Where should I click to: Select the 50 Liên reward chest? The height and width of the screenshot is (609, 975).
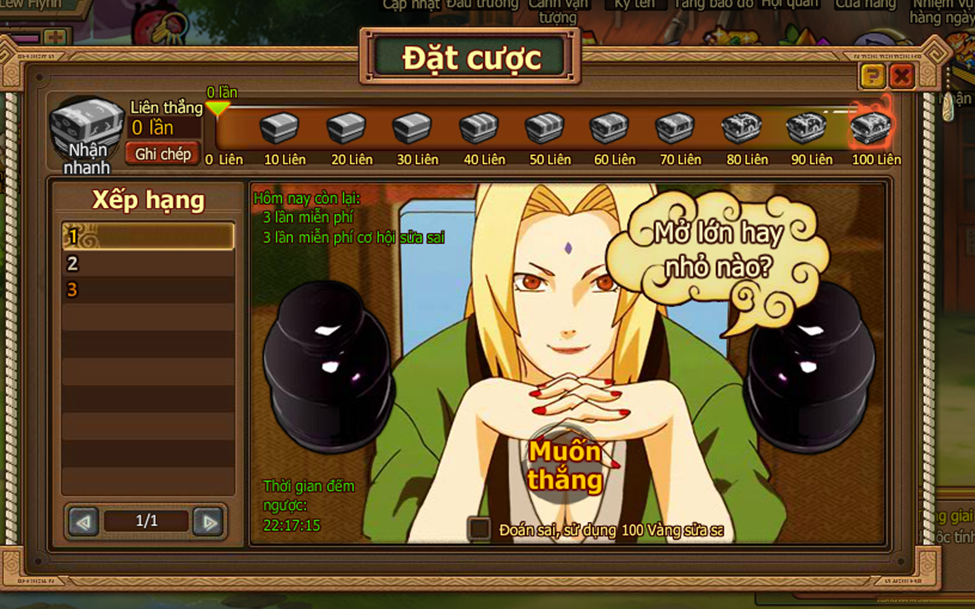point(544,129)
